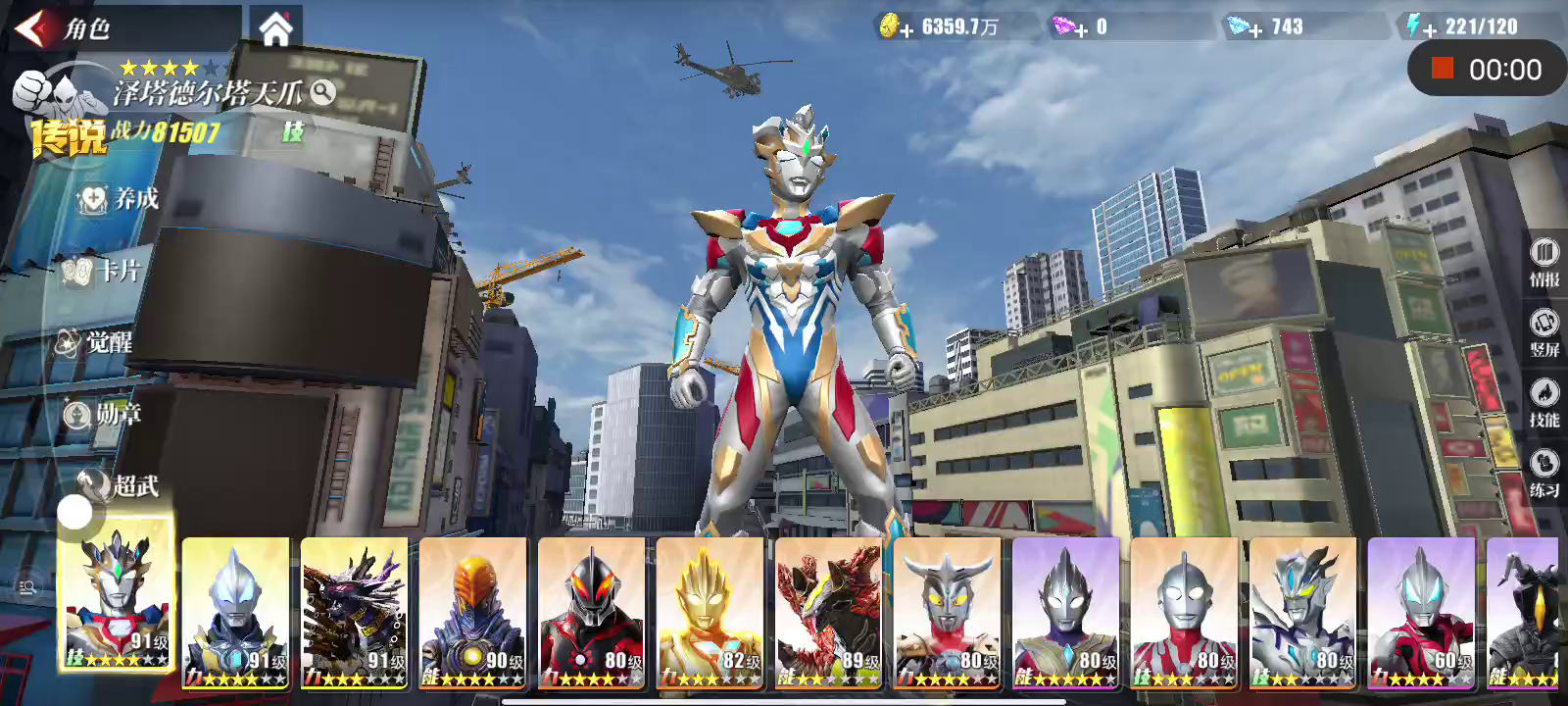Switch to 竖屏 portrait view
This screenshot has width=1568, height=706.
coord(1543,332)
